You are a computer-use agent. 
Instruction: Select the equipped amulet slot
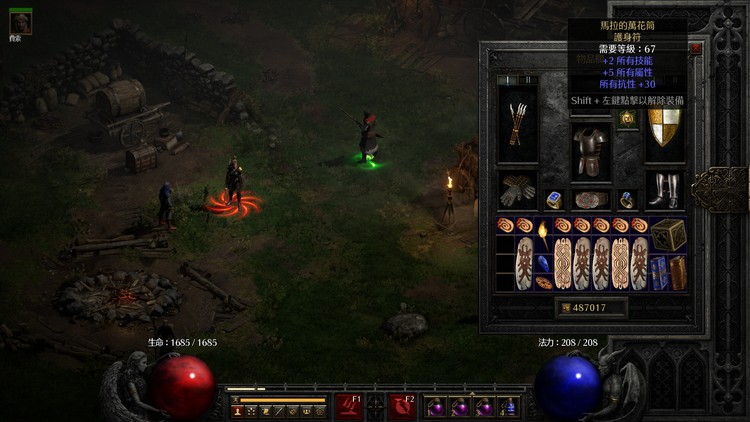pos(627,118)
